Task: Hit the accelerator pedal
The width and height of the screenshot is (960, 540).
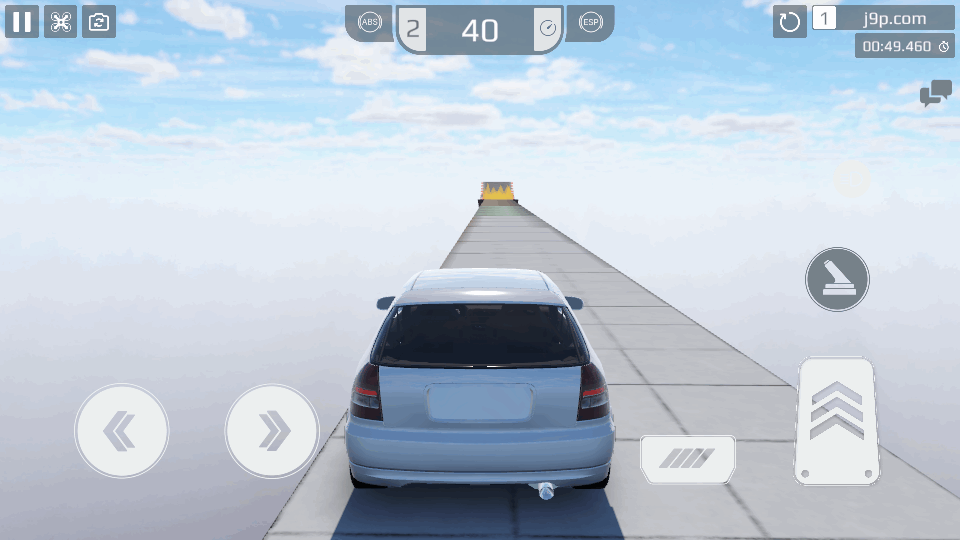Action: pyautogui.click(x=837, y=421)
